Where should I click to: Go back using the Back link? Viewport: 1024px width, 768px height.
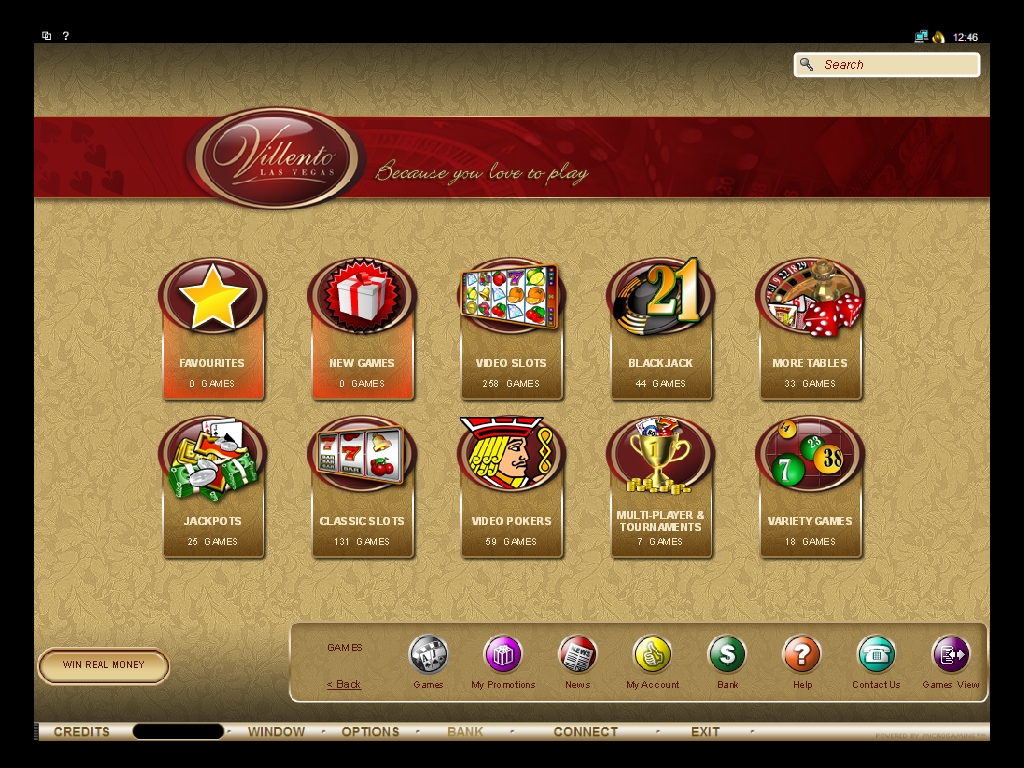(344, 684)
